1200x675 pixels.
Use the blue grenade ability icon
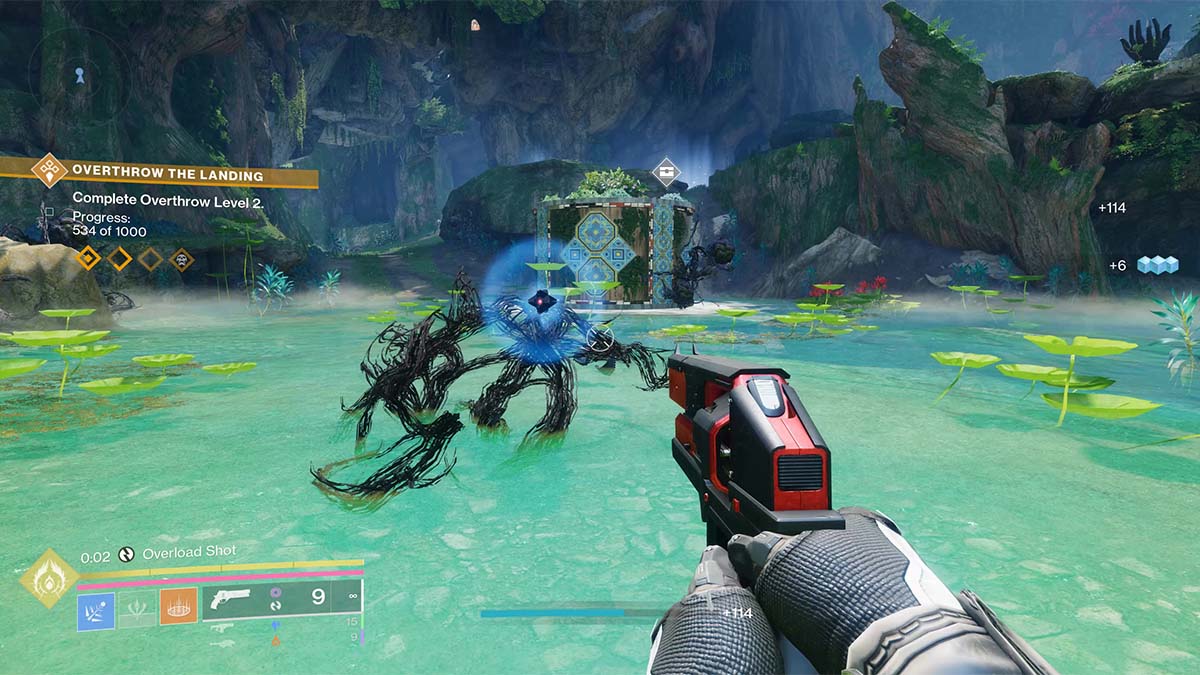96,610
